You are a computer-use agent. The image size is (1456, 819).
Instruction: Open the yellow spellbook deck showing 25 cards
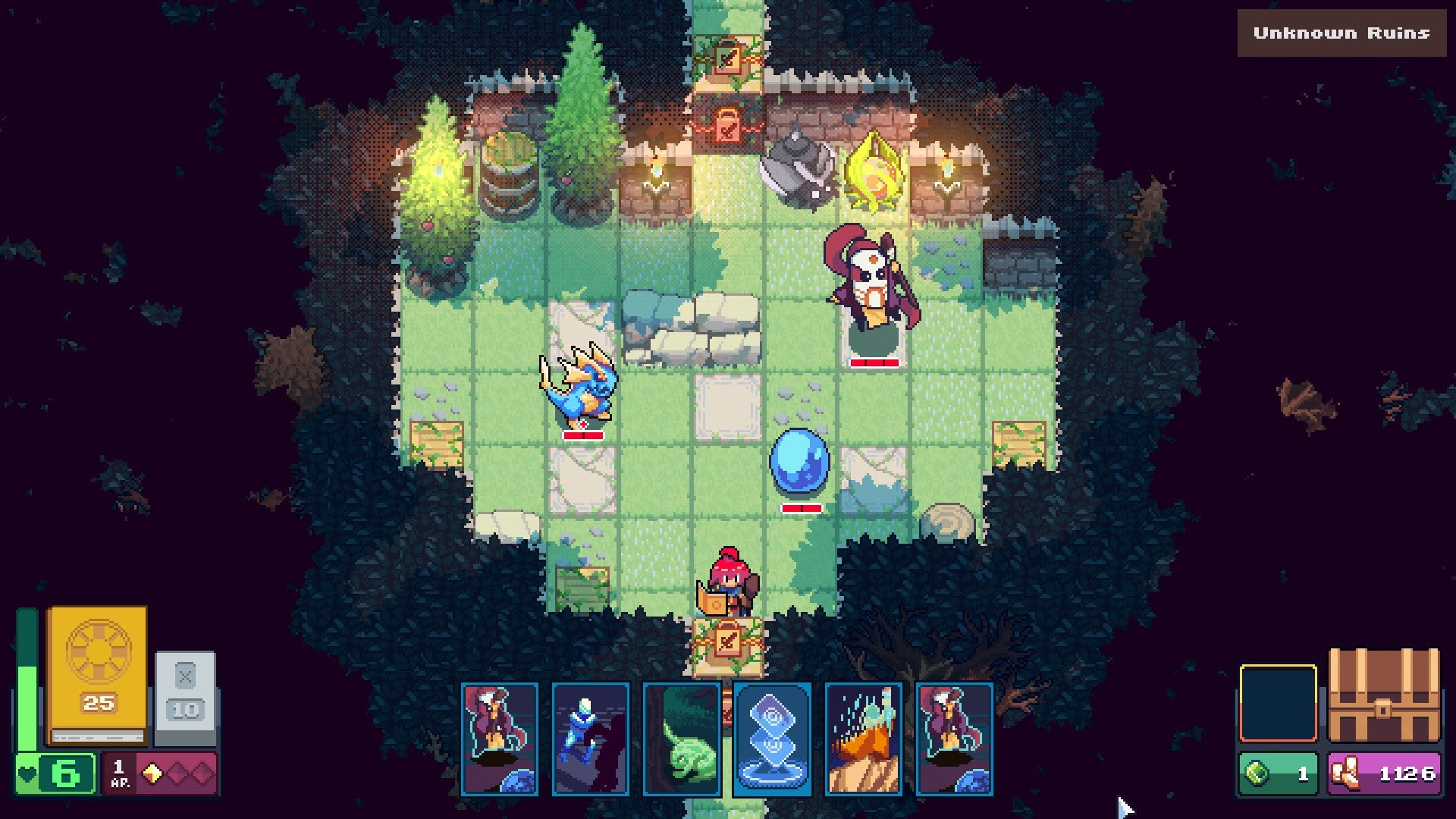95,690
